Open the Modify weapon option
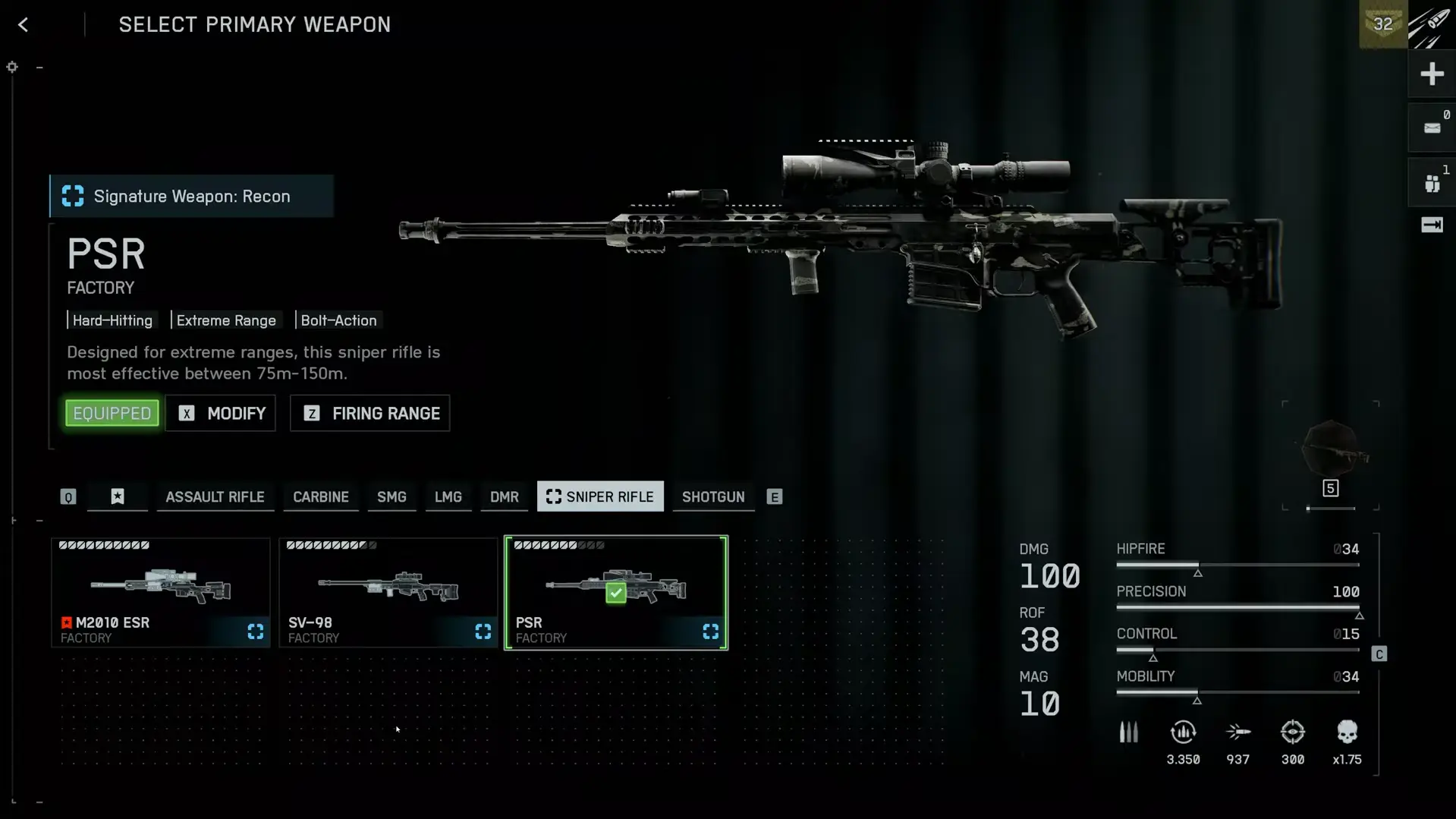Viewport: 1456px width, 819px height. pos(221,414)
